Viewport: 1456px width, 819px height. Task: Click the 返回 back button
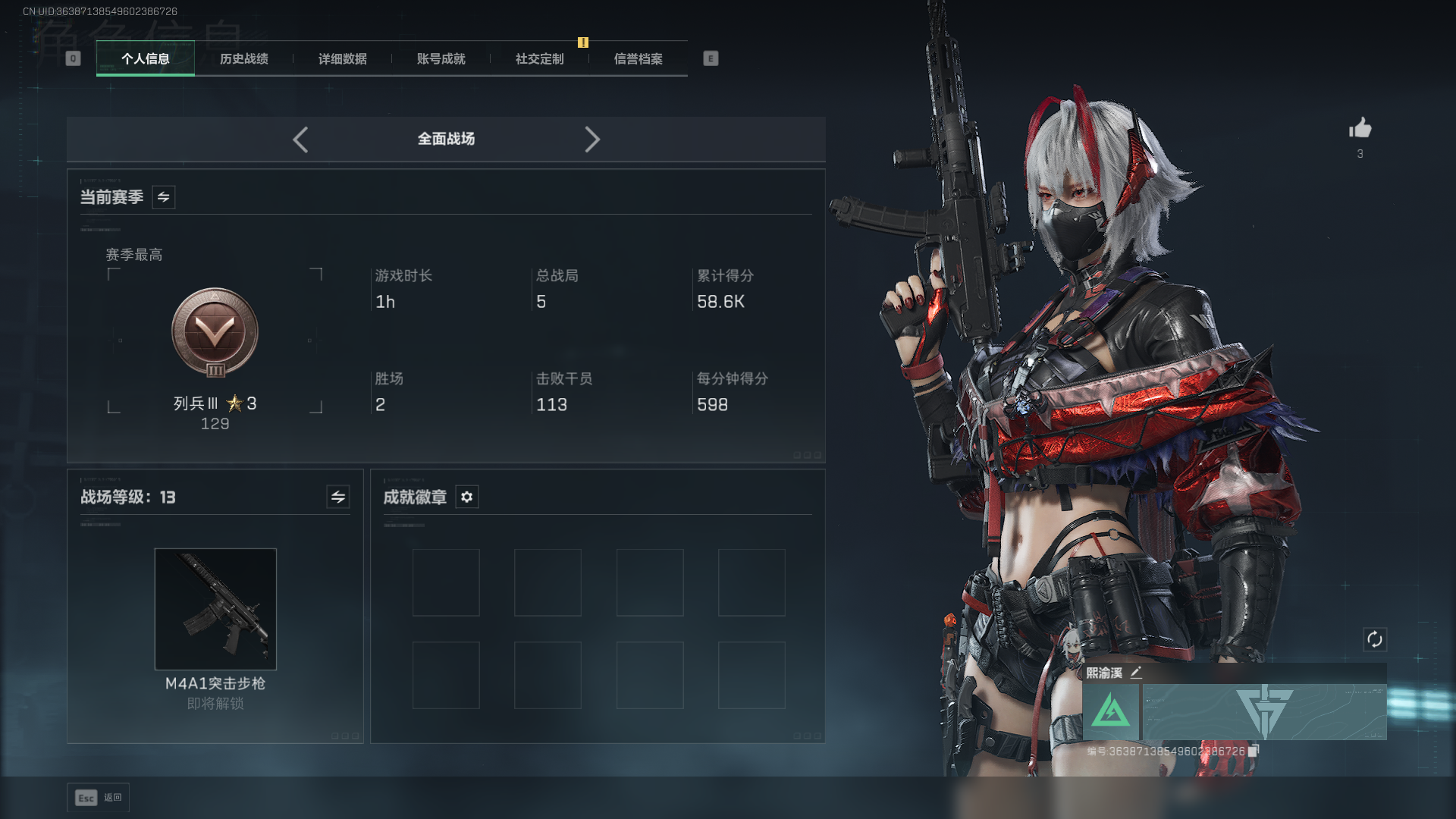coord(99,798)
